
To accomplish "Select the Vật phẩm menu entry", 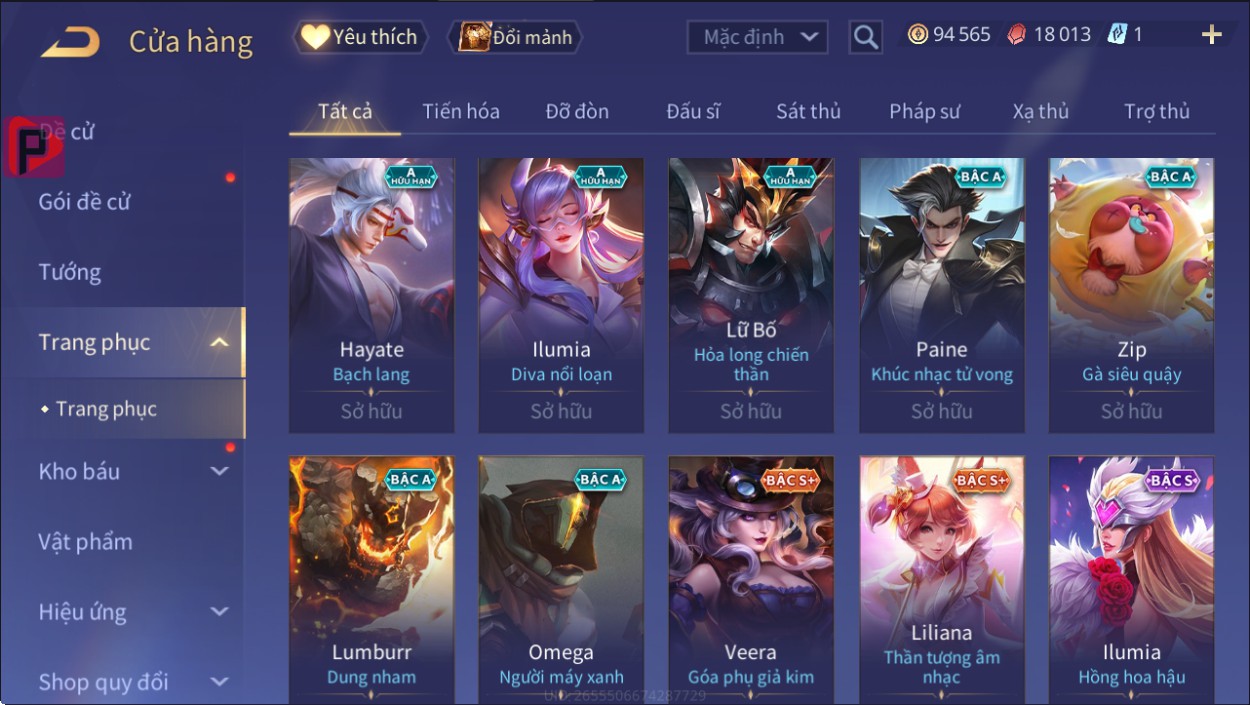I will click(x=85, y=542).
